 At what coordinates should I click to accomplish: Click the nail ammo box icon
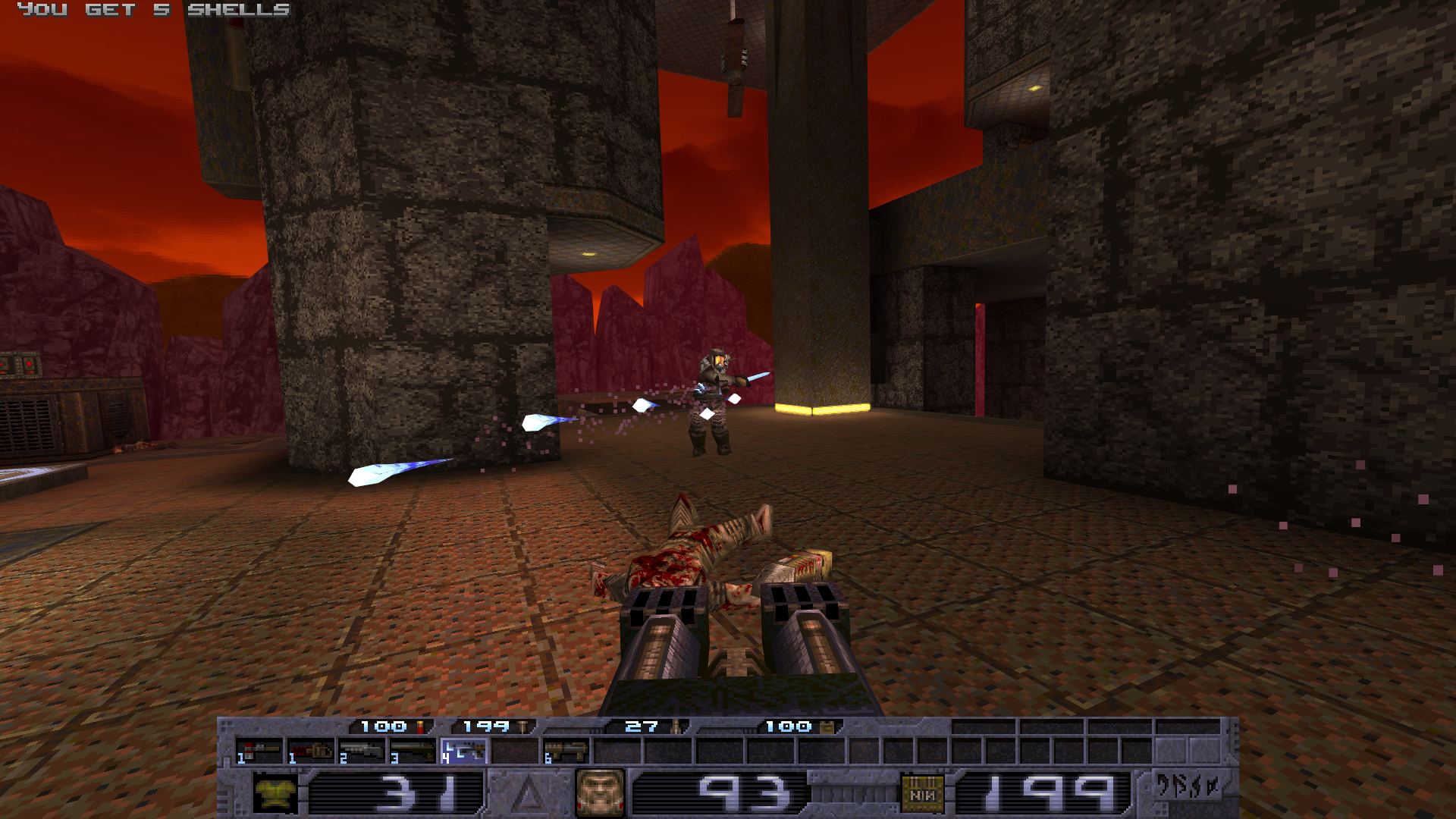tap(922, 793)
